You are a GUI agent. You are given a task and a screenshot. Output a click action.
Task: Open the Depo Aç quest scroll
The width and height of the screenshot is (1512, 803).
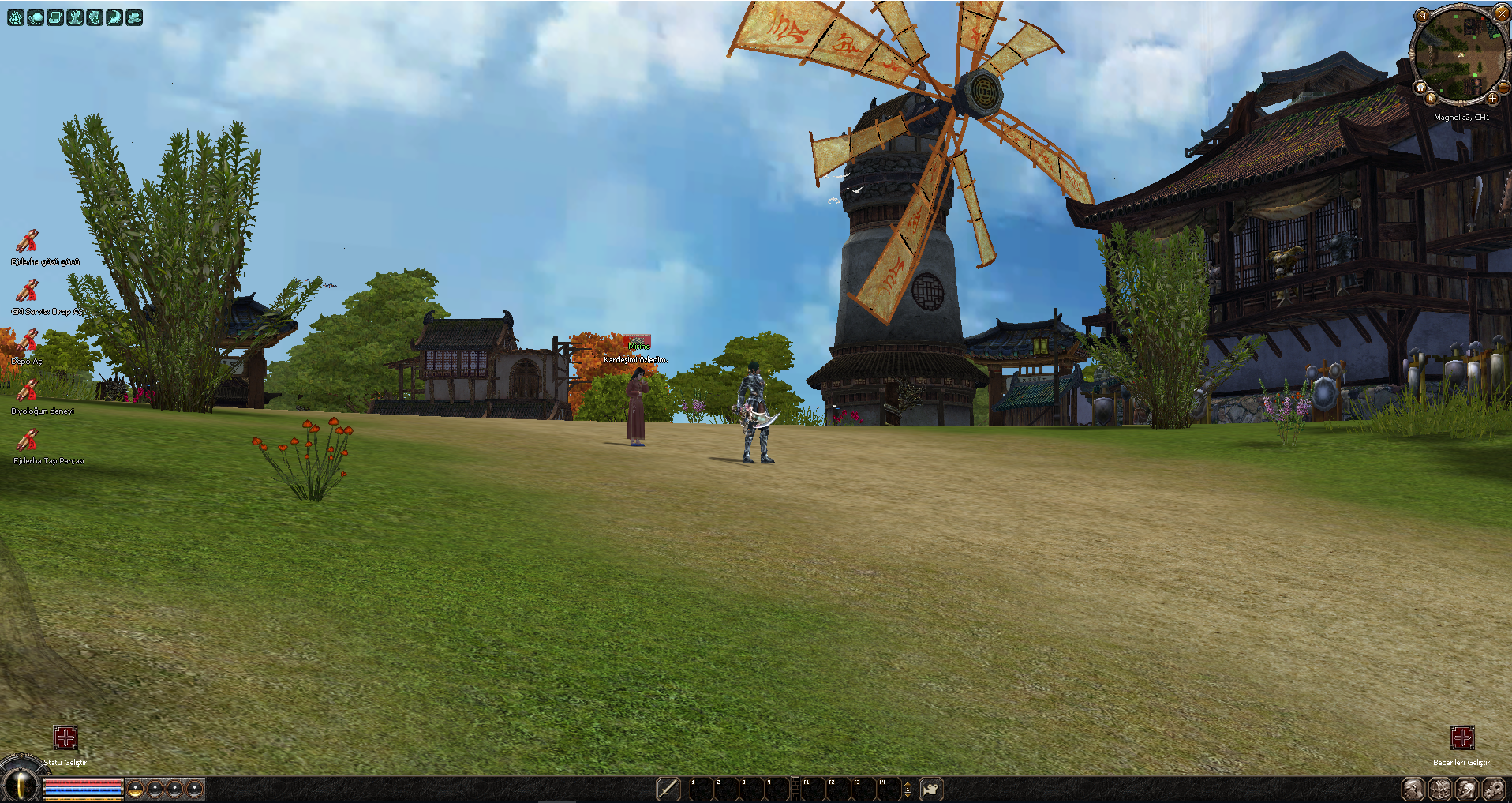click(x=27, y=341)
